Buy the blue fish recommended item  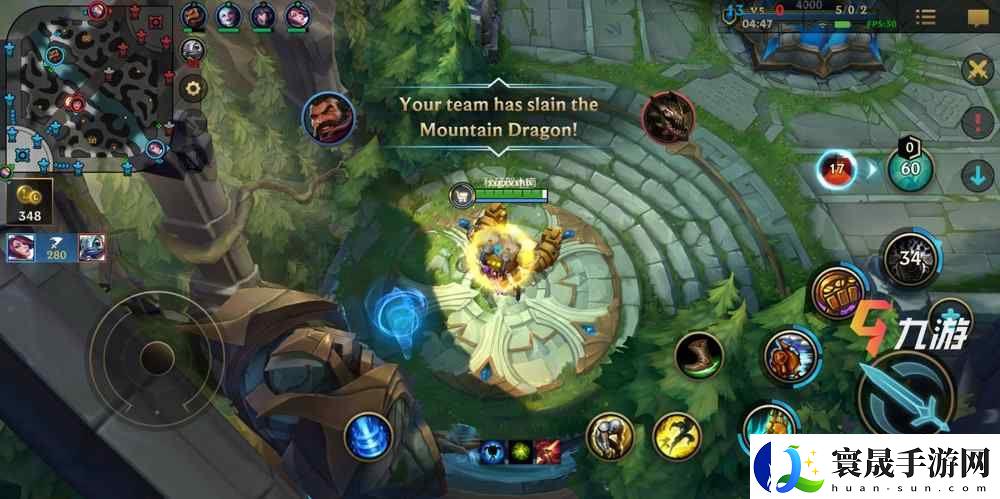click(x=92, y=246)
